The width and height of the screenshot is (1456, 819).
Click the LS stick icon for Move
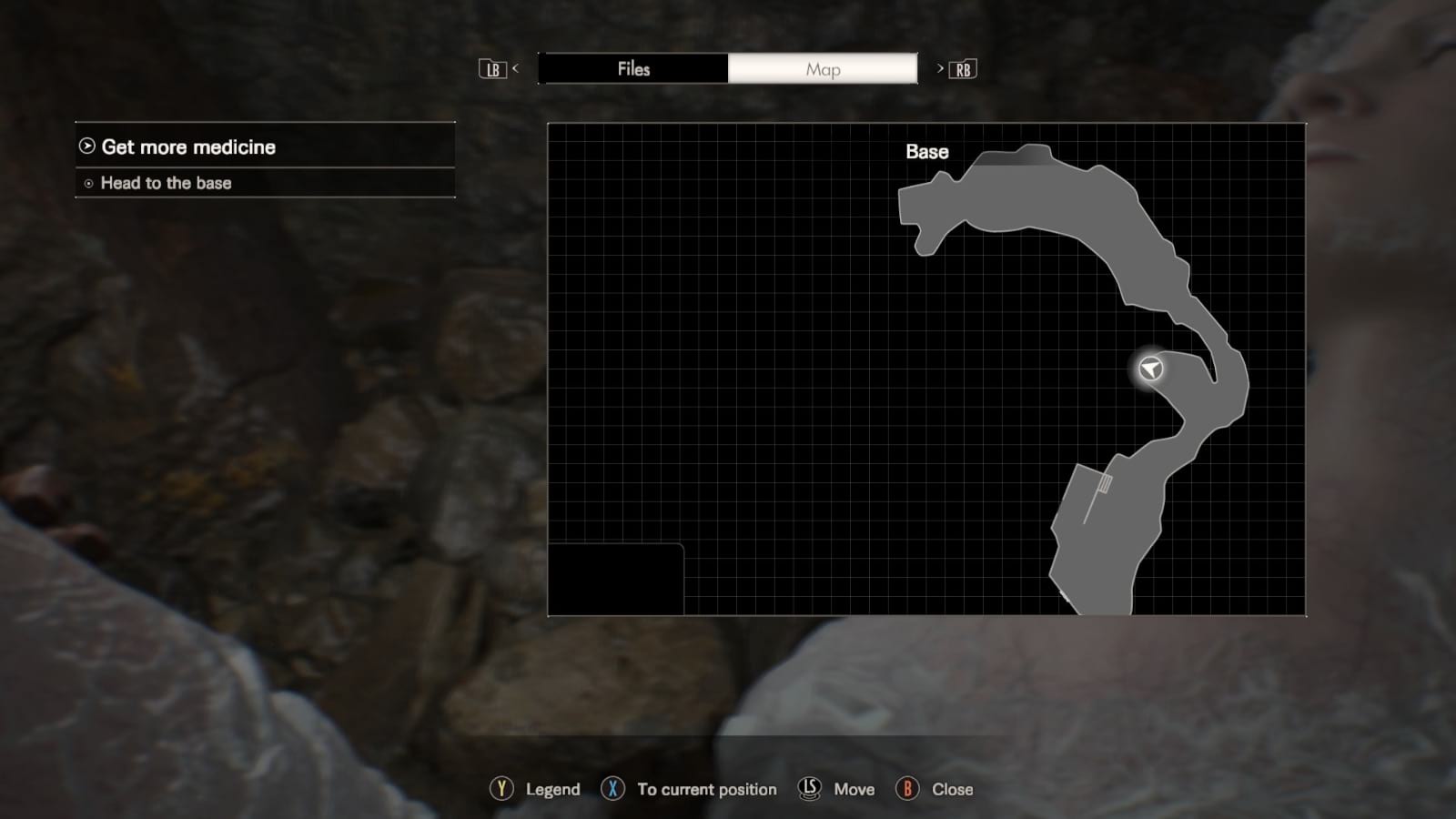point(809,790)
